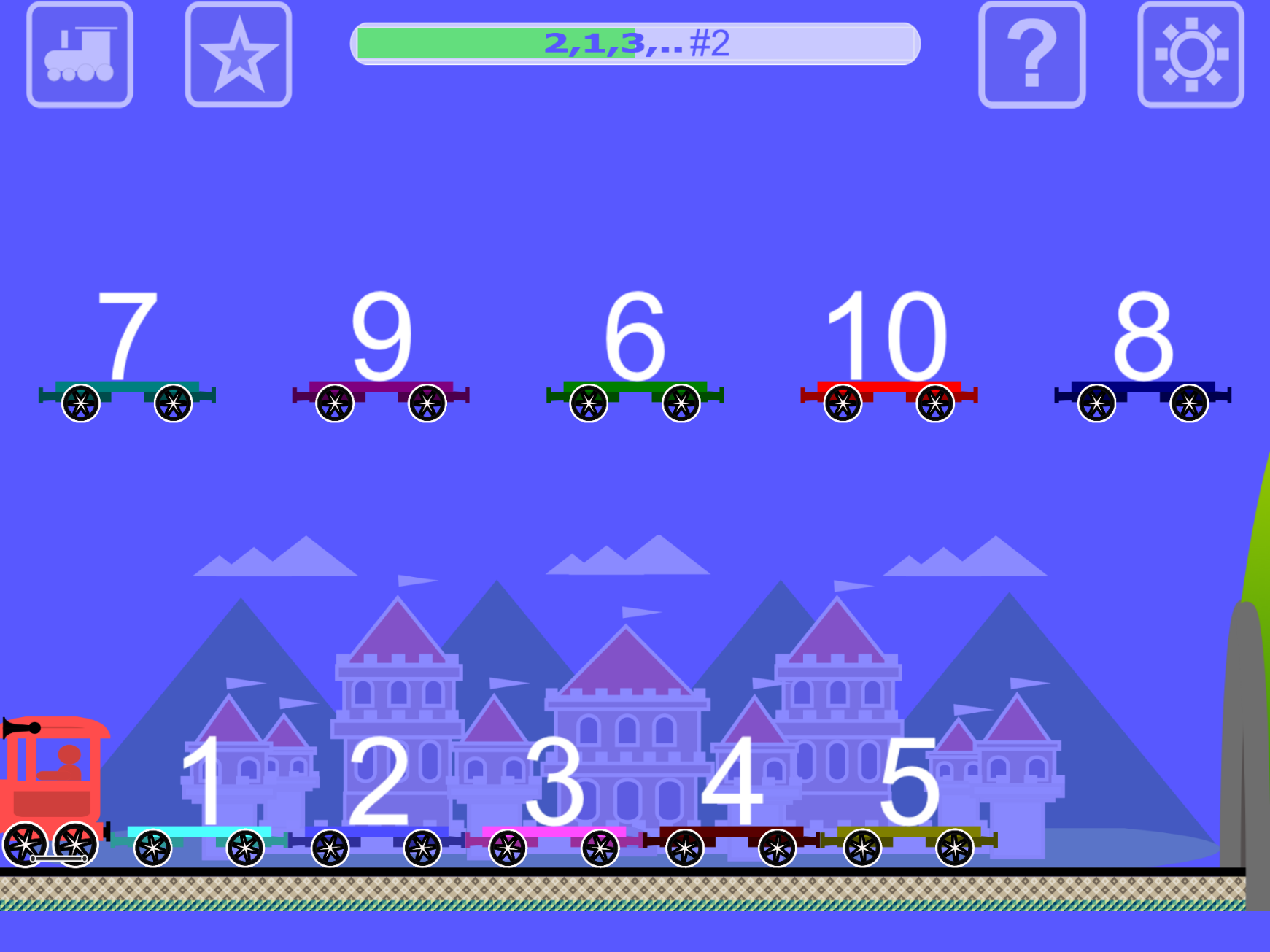This screenshot has width=1270, height=952.
Task: Open the star rewards button
Action: pyautogui.click(x=239, y=55)
